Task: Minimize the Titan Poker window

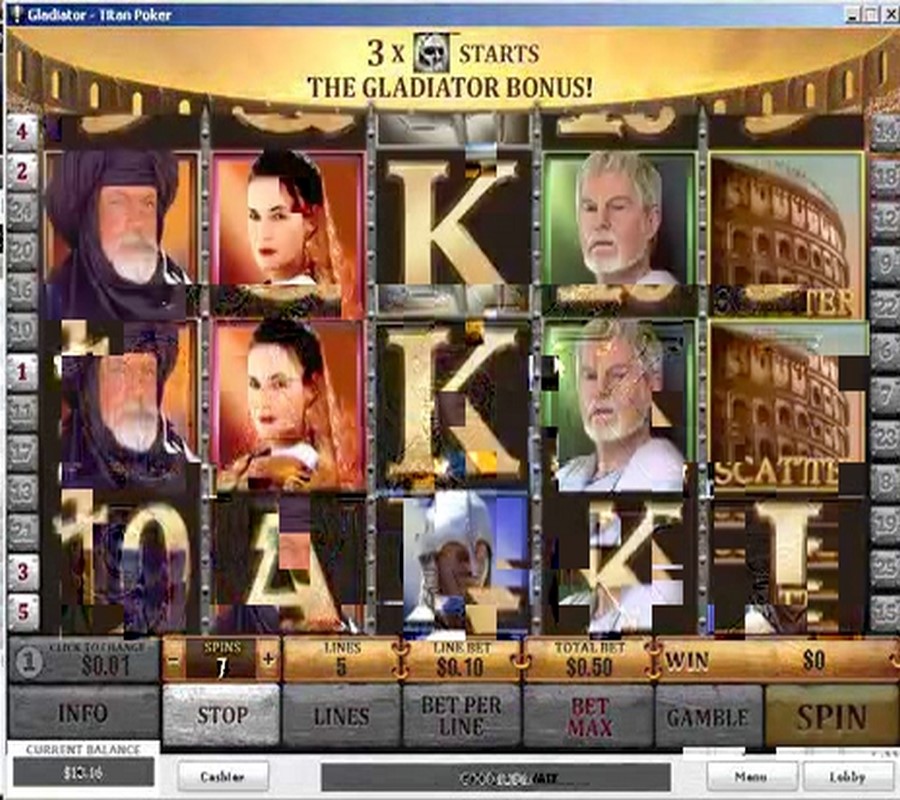Action: 851,14
